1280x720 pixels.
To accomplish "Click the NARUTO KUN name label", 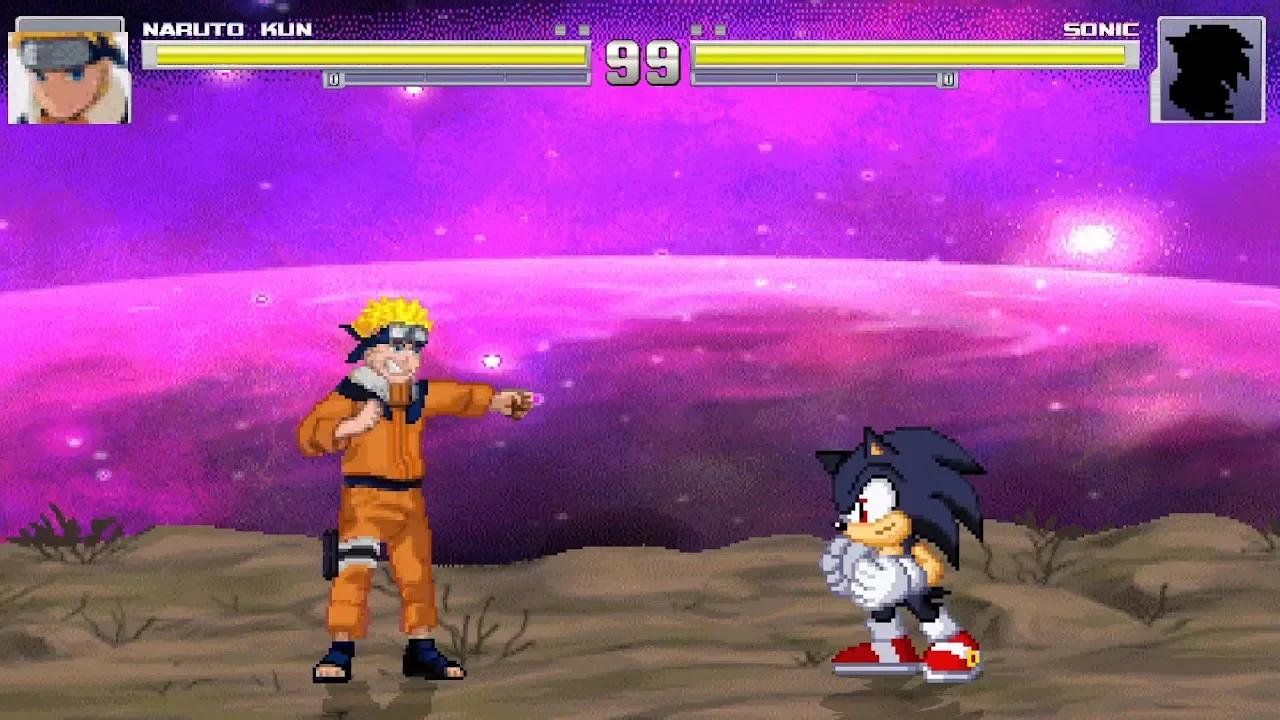I will point(228,30).
